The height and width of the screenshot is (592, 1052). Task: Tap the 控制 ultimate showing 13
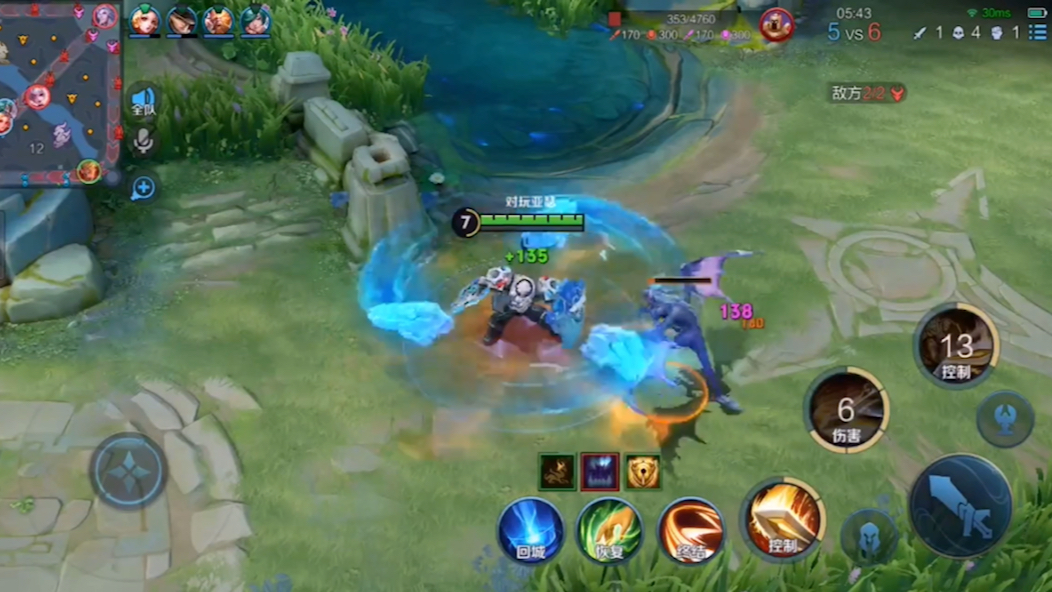coord(956,346)
